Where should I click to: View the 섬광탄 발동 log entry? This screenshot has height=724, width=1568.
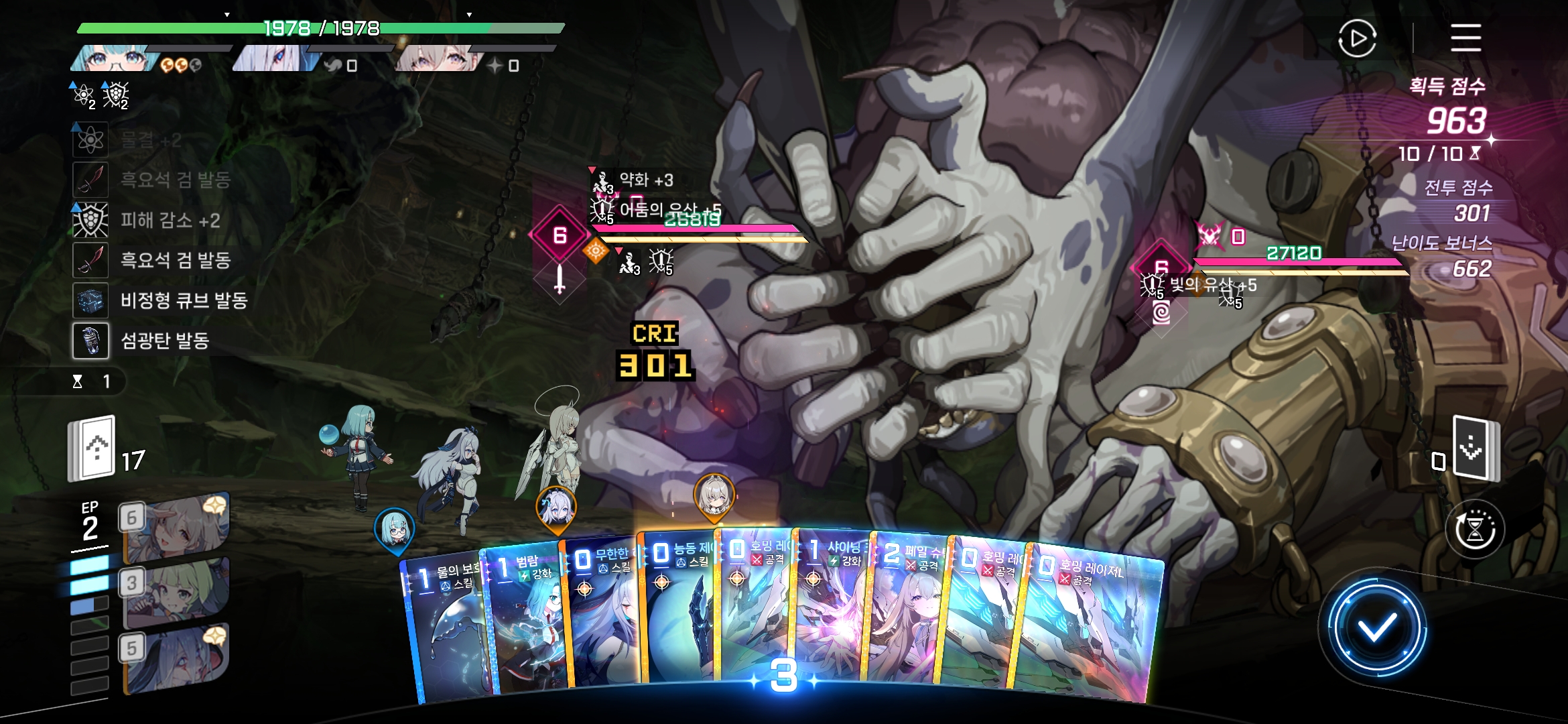(x=164, y=341)
